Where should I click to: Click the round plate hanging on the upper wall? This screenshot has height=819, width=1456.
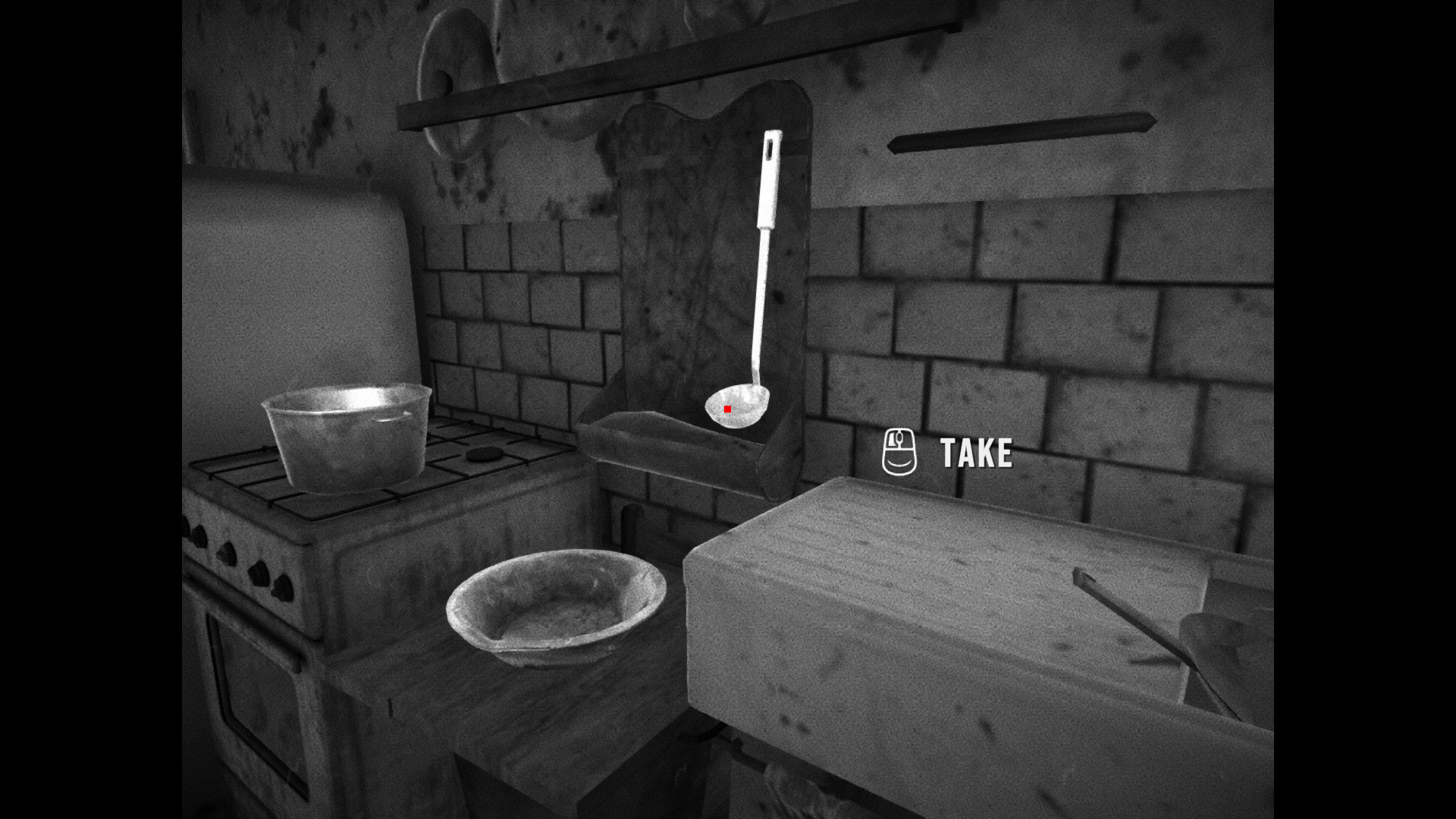tap(455, 45)
